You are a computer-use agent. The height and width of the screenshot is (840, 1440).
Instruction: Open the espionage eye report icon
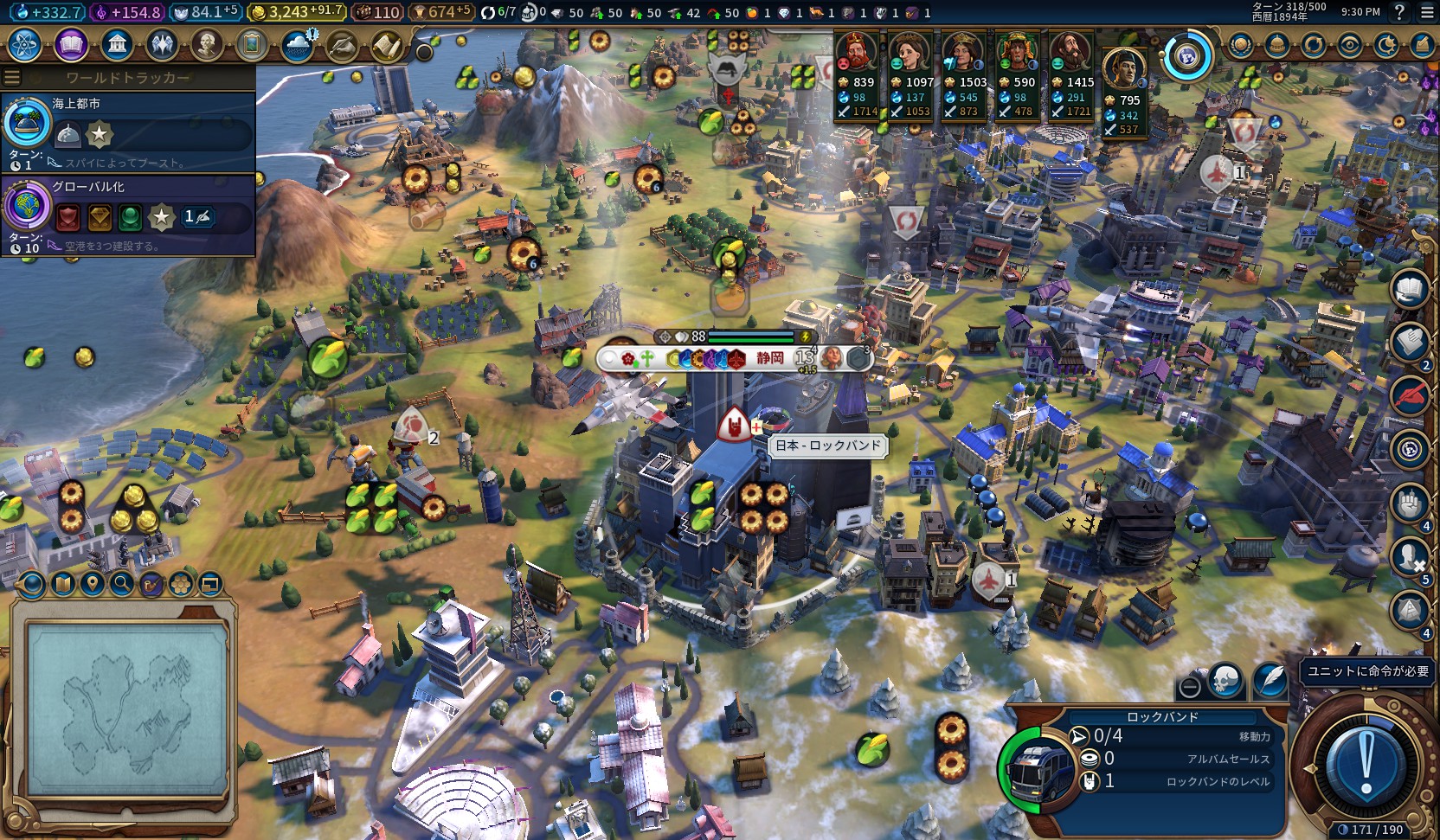(x=1349, y=45)
